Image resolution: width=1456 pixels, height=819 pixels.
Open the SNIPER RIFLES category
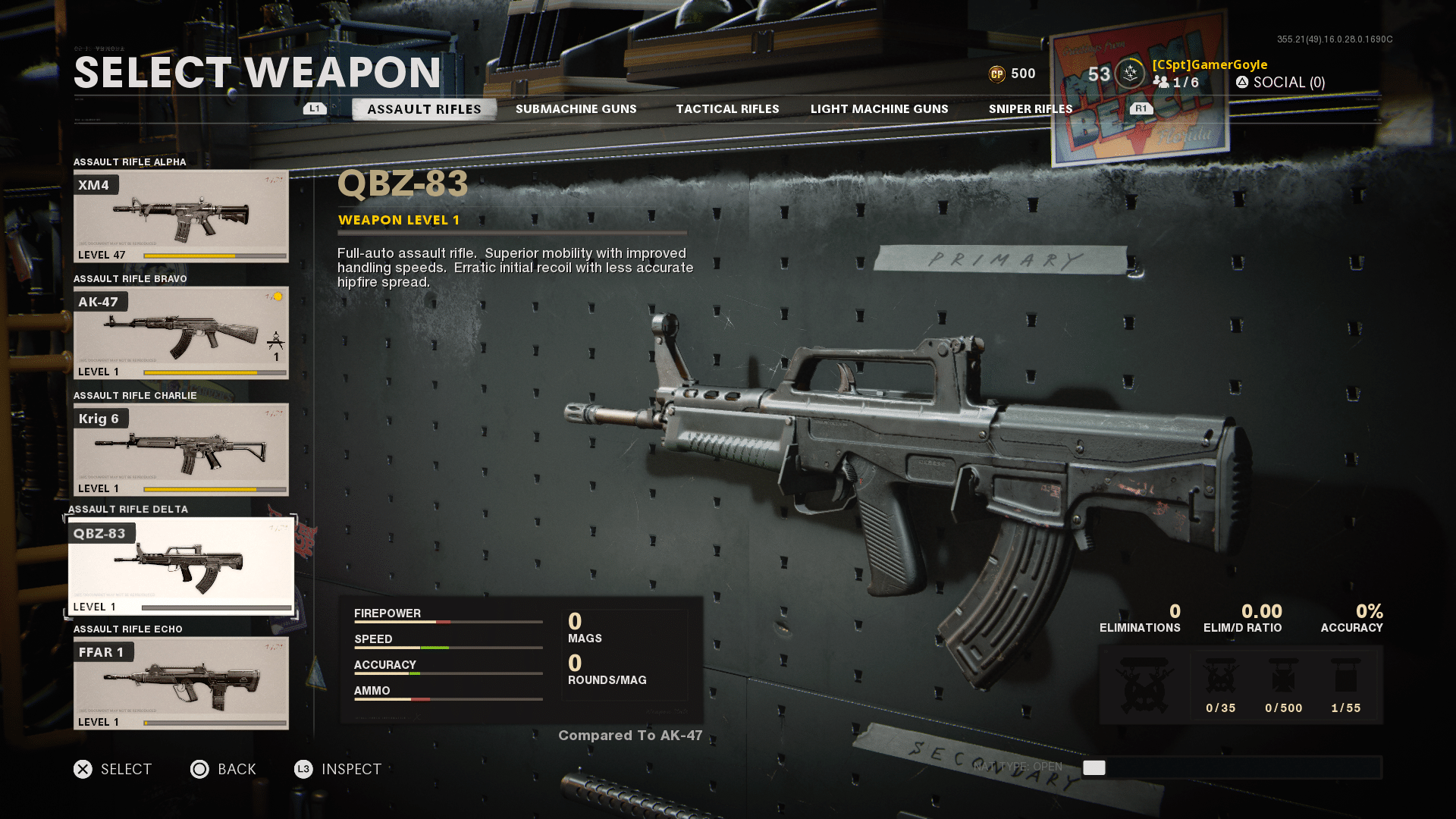pyautogui.click(x=1031, y=108)
